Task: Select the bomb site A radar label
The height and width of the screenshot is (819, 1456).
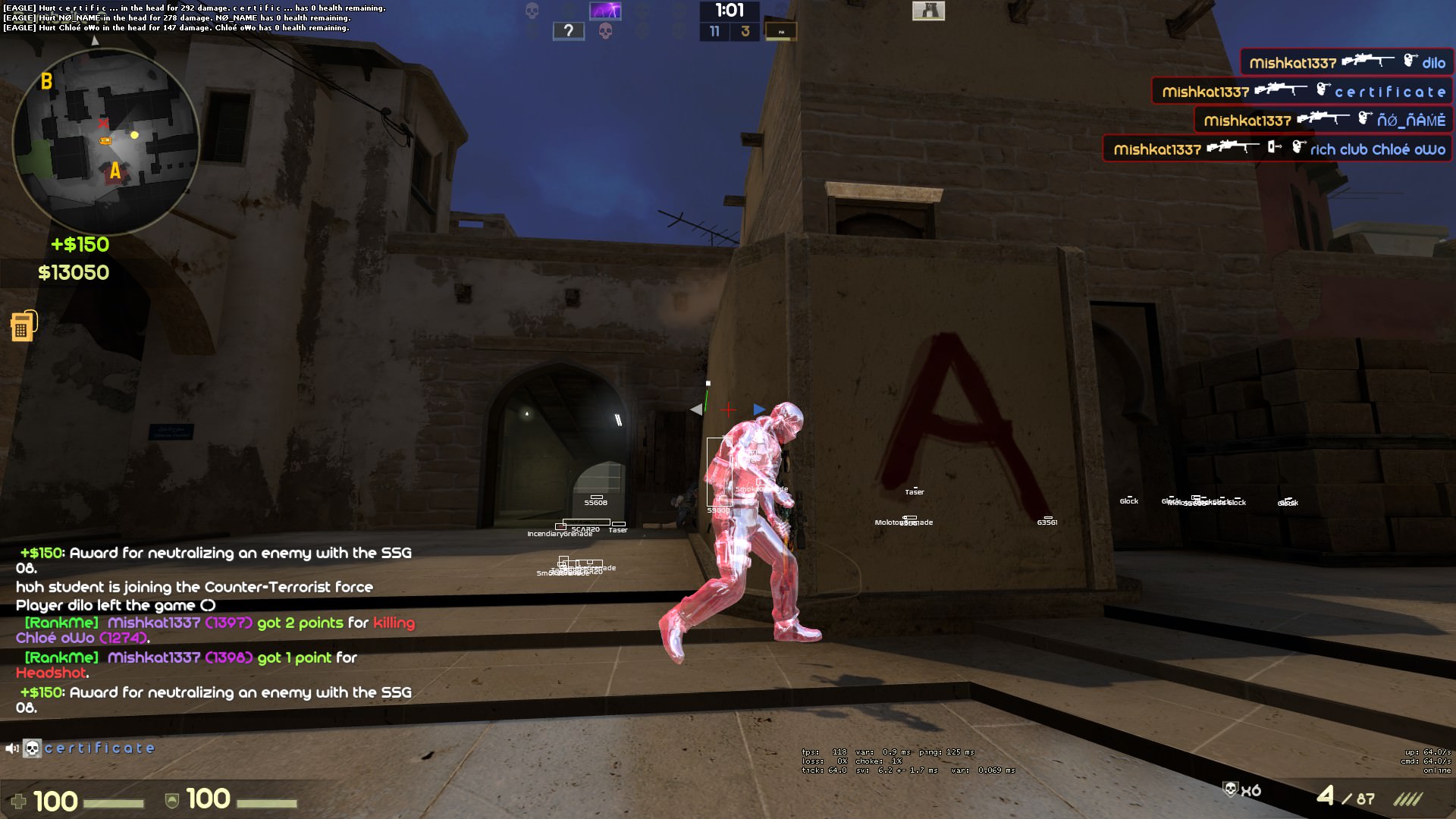Action: (x=115, y=171)
